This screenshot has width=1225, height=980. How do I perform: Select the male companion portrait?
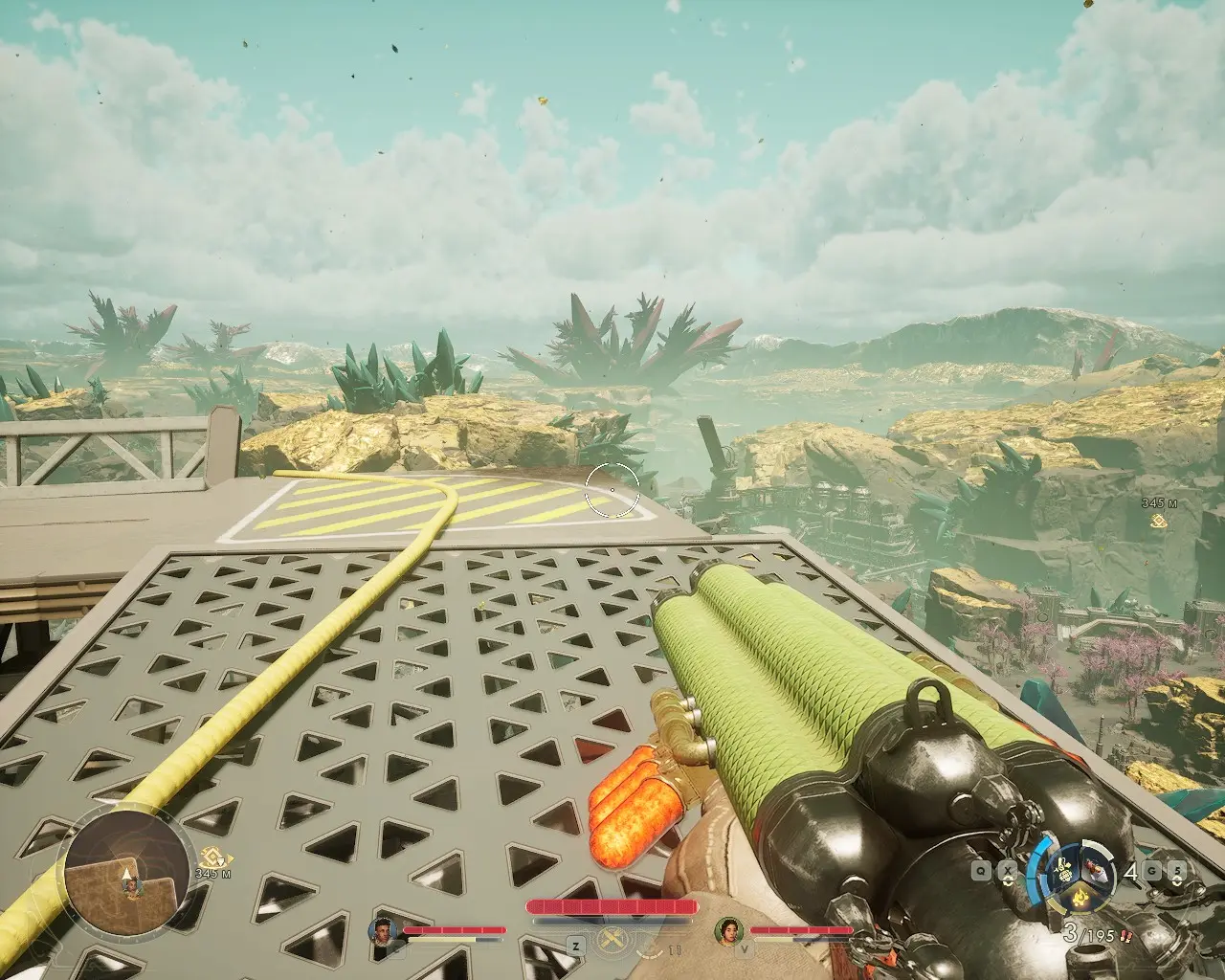[x=384, y=930]
